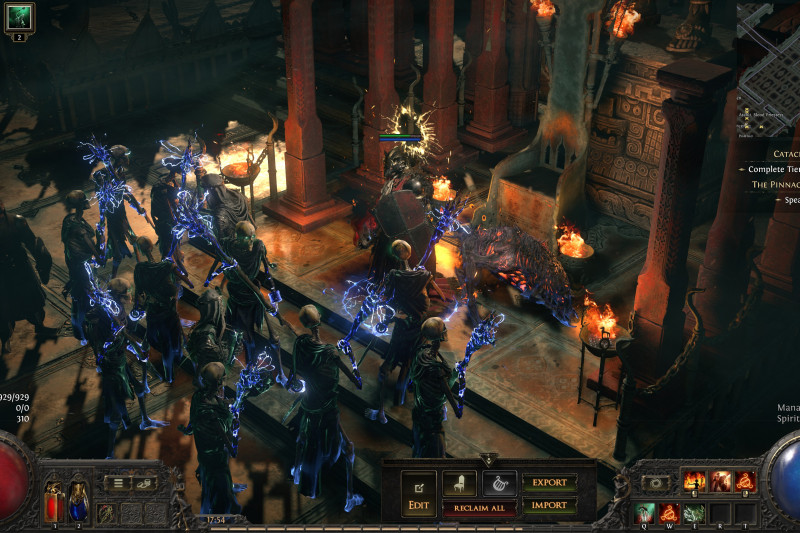Open the minimap overlay
The width and height of the screenshot is (800, 533).
770,60
